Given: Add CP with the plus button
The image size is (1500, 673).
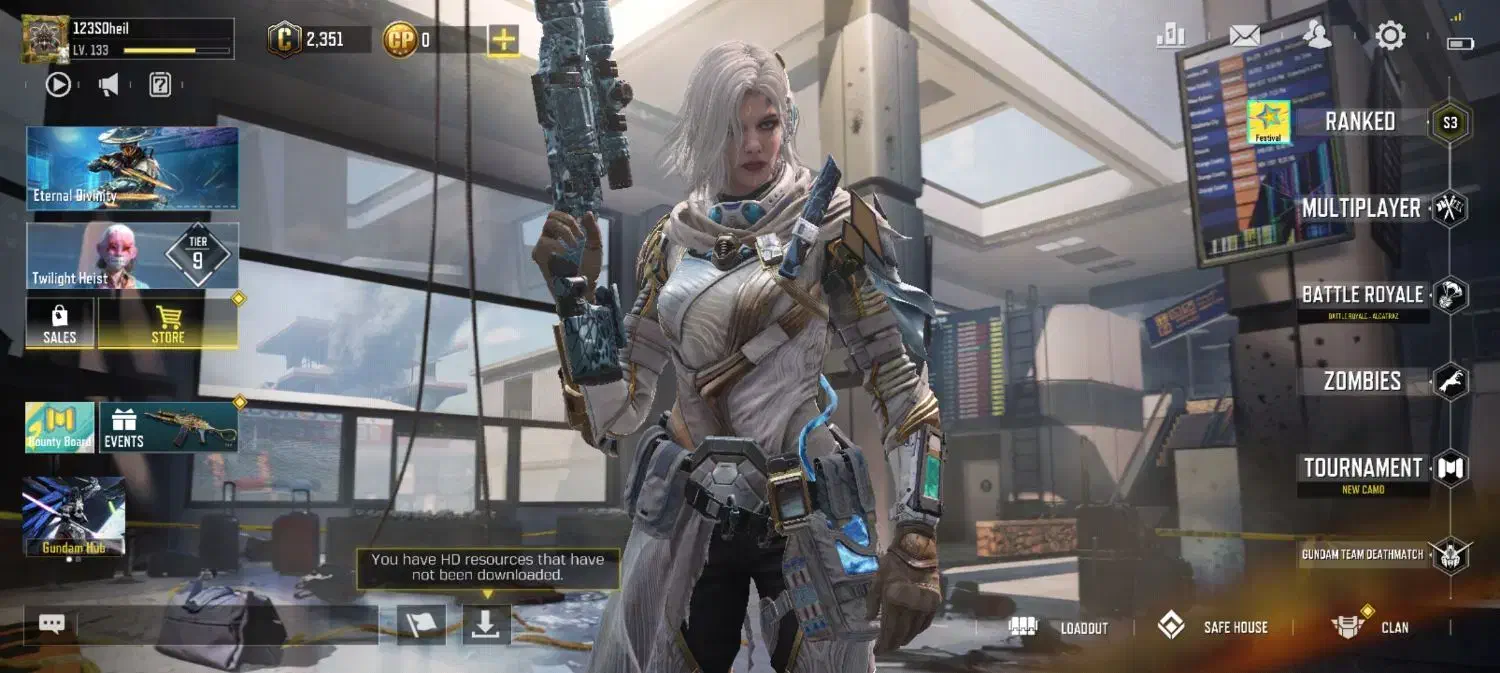Looking at the screenshot, I should [x=503, y=40].
